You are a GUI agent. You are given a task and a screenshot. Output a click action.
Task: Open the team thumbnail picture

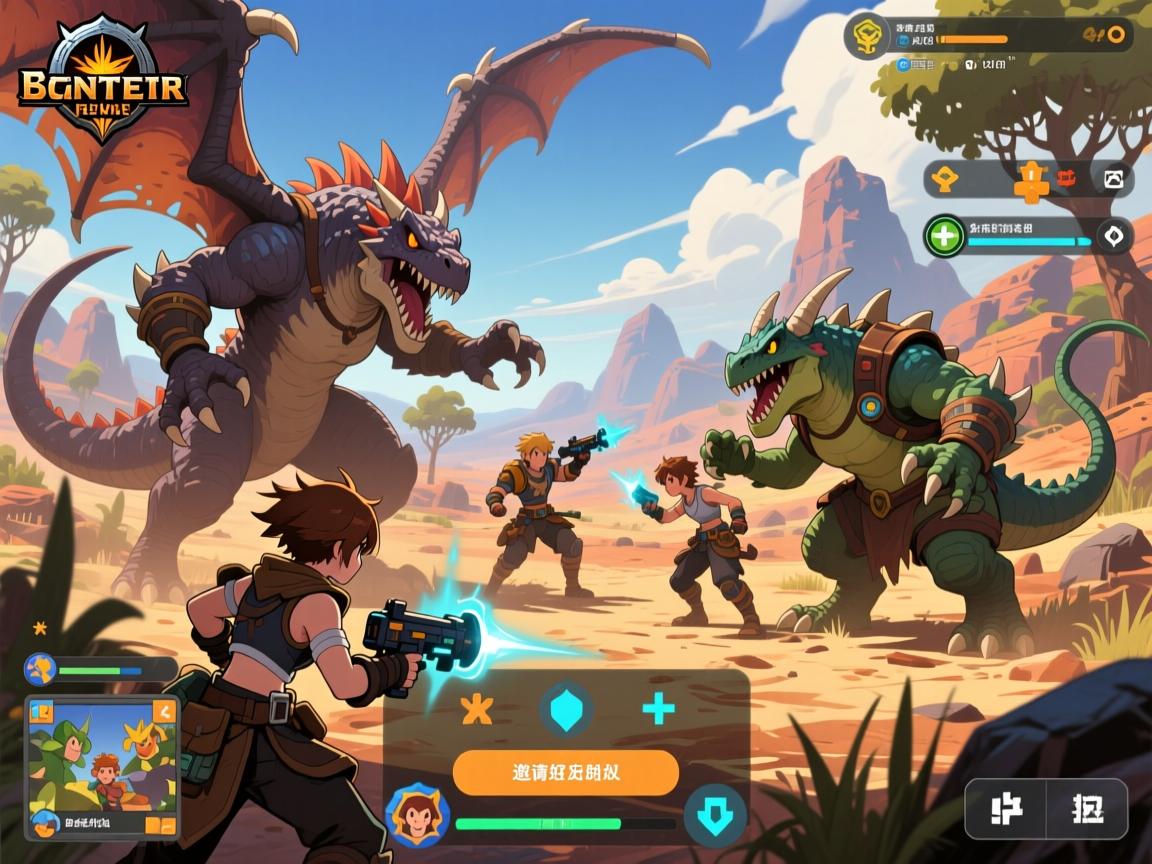coord(100,764)
